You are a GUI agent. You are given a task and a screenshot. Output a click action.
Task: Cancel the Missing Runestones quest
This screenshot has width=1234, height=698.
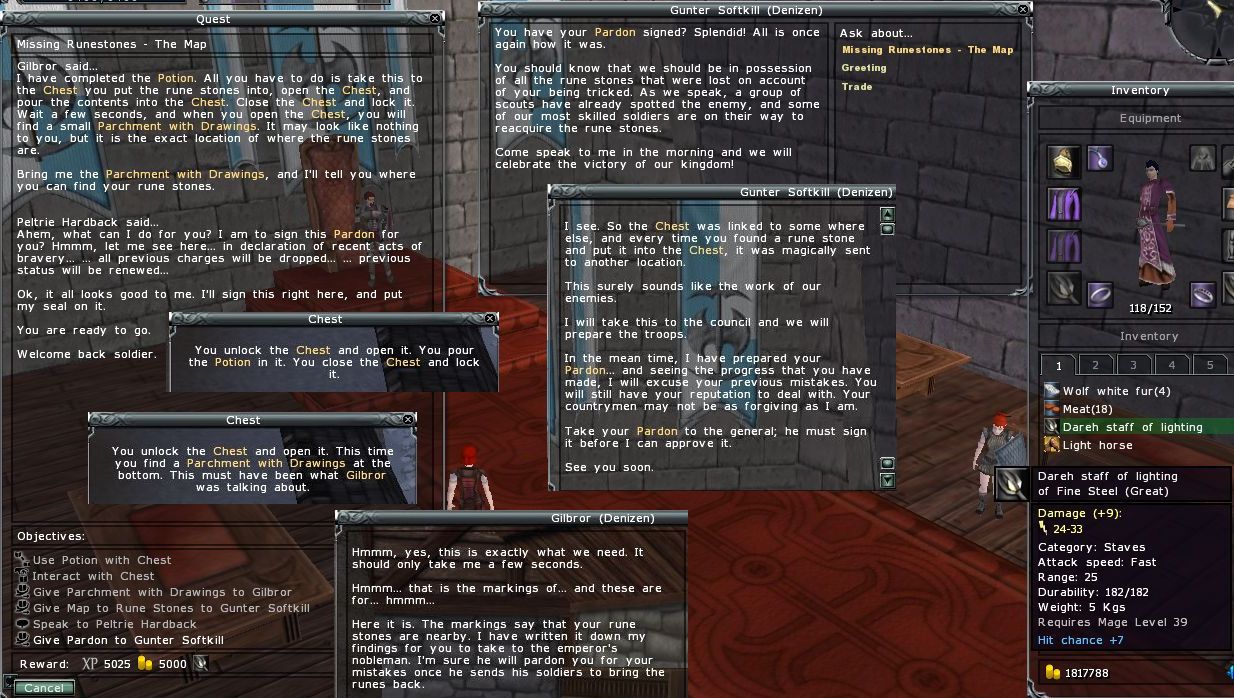(44, 688)
